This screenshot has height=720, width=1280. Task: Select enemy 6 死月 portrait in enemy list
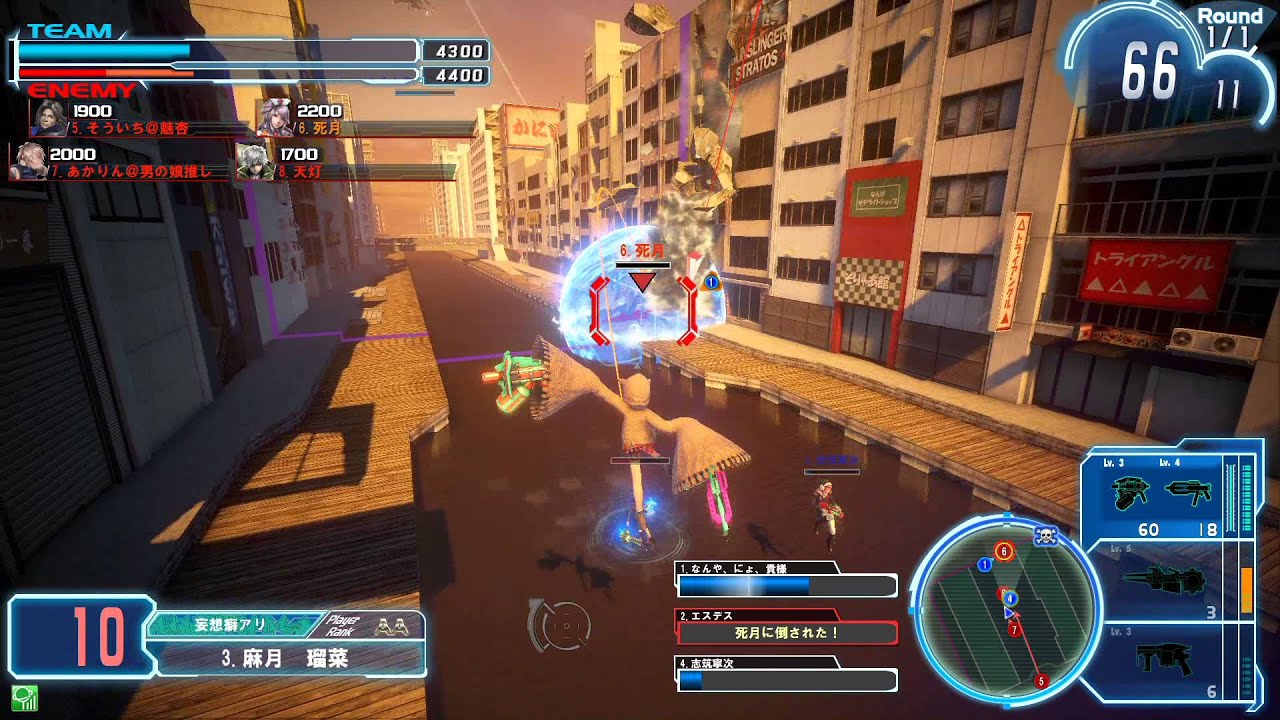[x=274, y=119]
